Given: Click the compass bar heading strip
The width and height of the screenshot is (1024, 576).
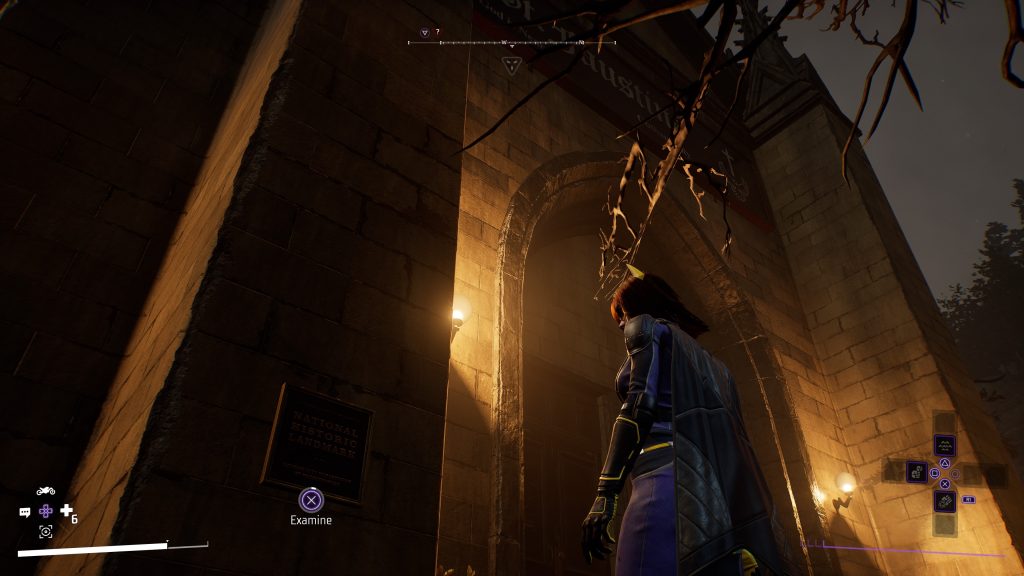Looking at the screenshot, I should pos(512,43).
